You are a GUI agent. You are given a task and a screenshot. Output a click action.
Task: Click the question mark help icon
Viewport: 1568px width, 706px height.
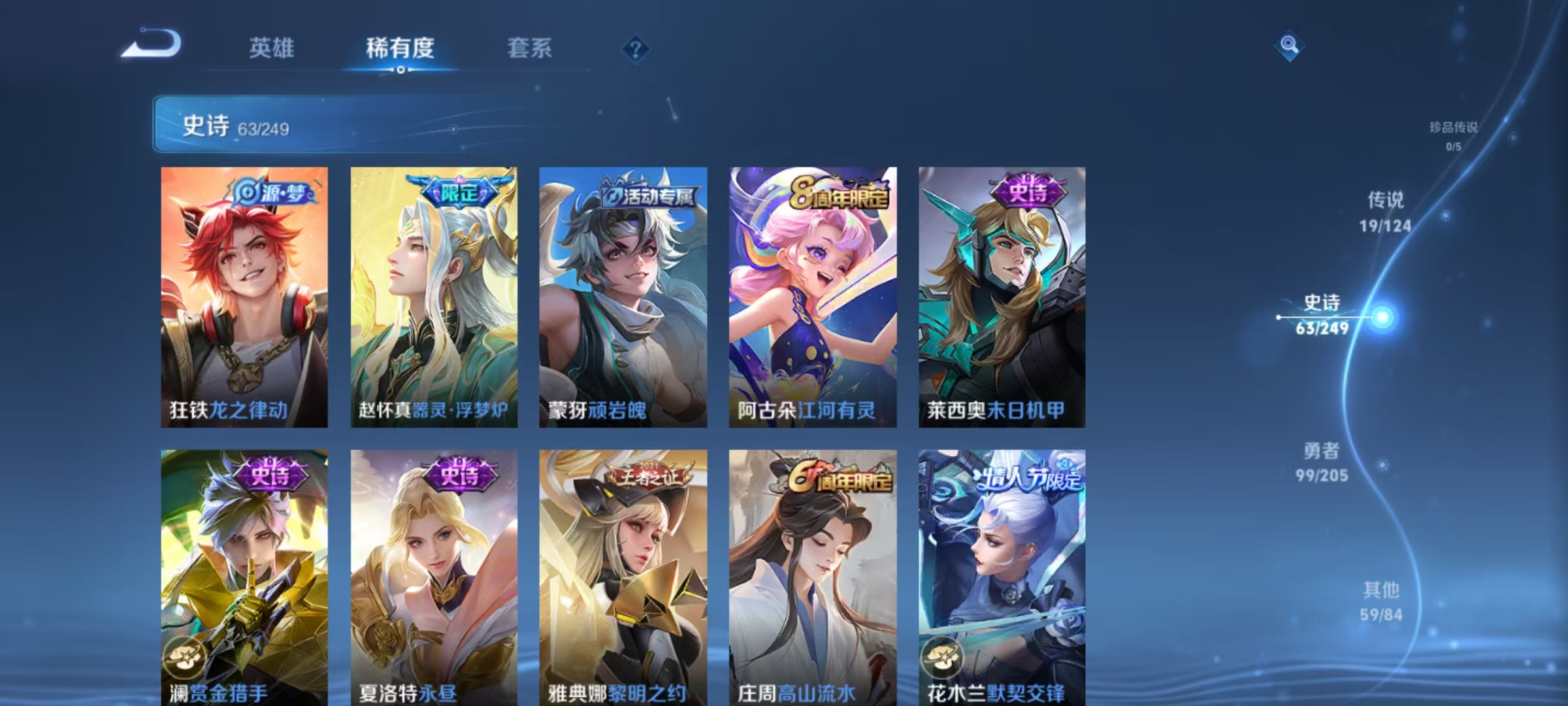(x=635, y=48)
